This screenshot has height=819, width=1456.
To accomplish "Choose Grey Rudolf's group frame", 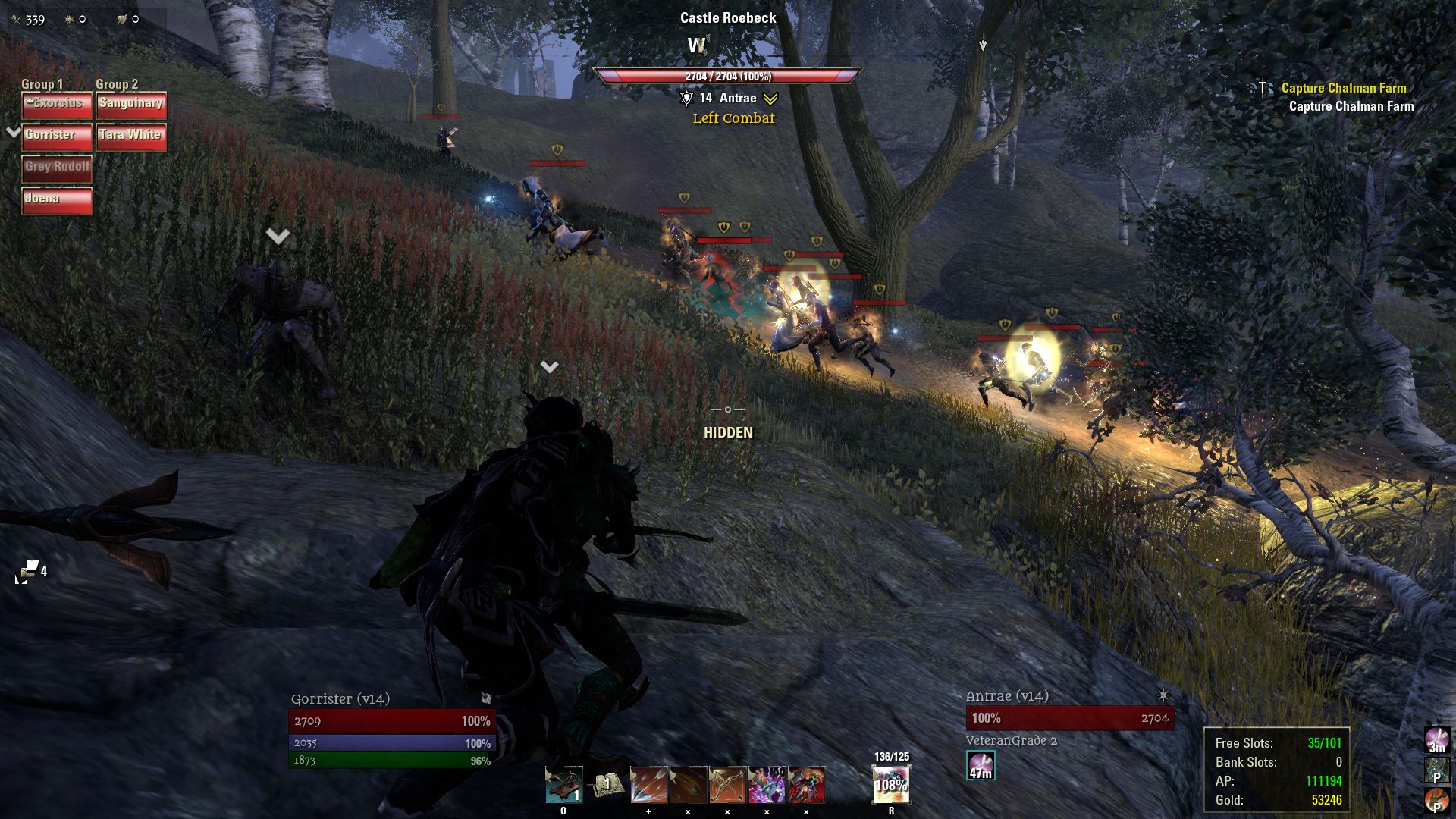I will 57,168.
